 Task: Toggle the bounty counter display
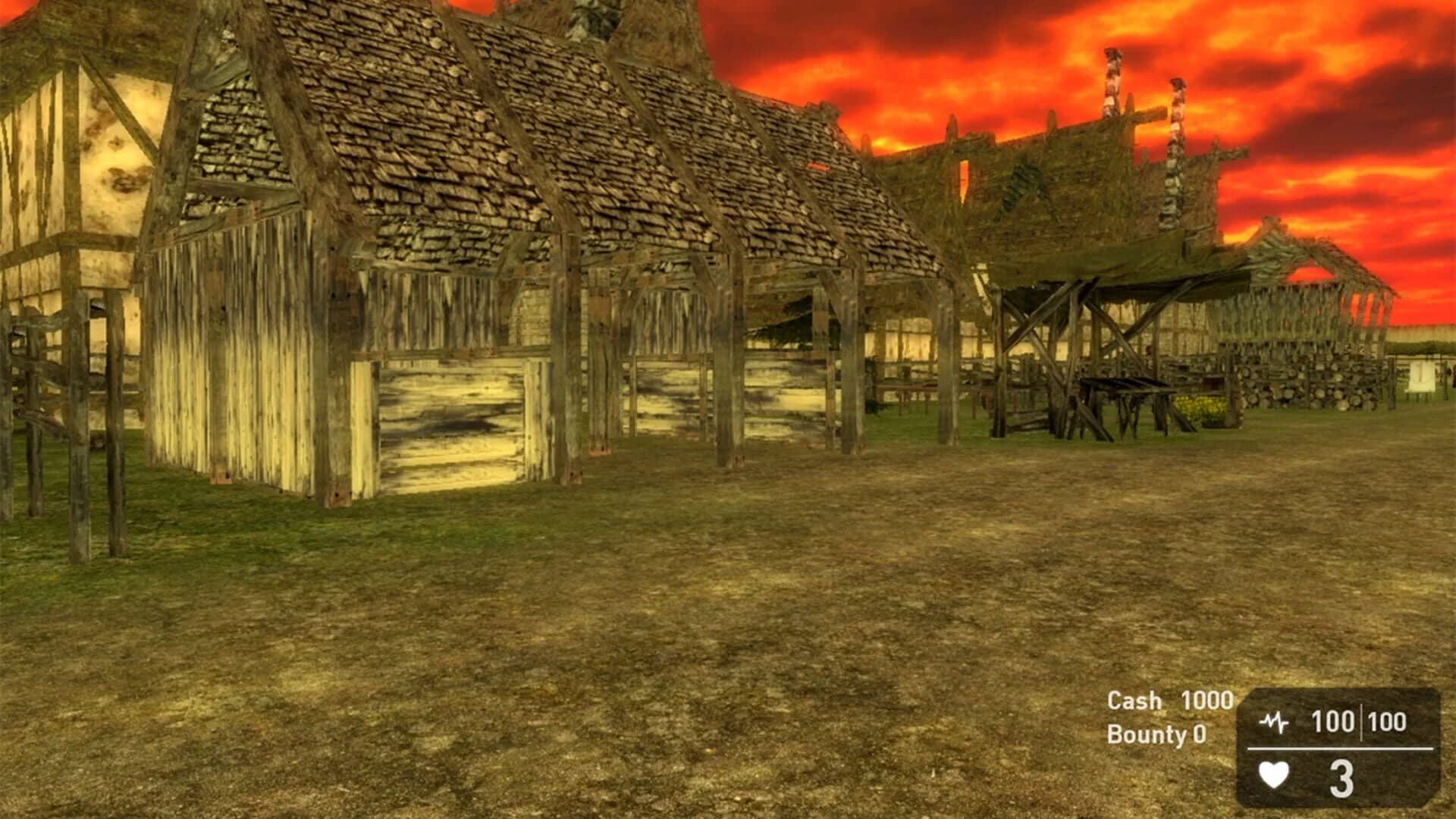pyautogui.click(x=1156, y=734)
